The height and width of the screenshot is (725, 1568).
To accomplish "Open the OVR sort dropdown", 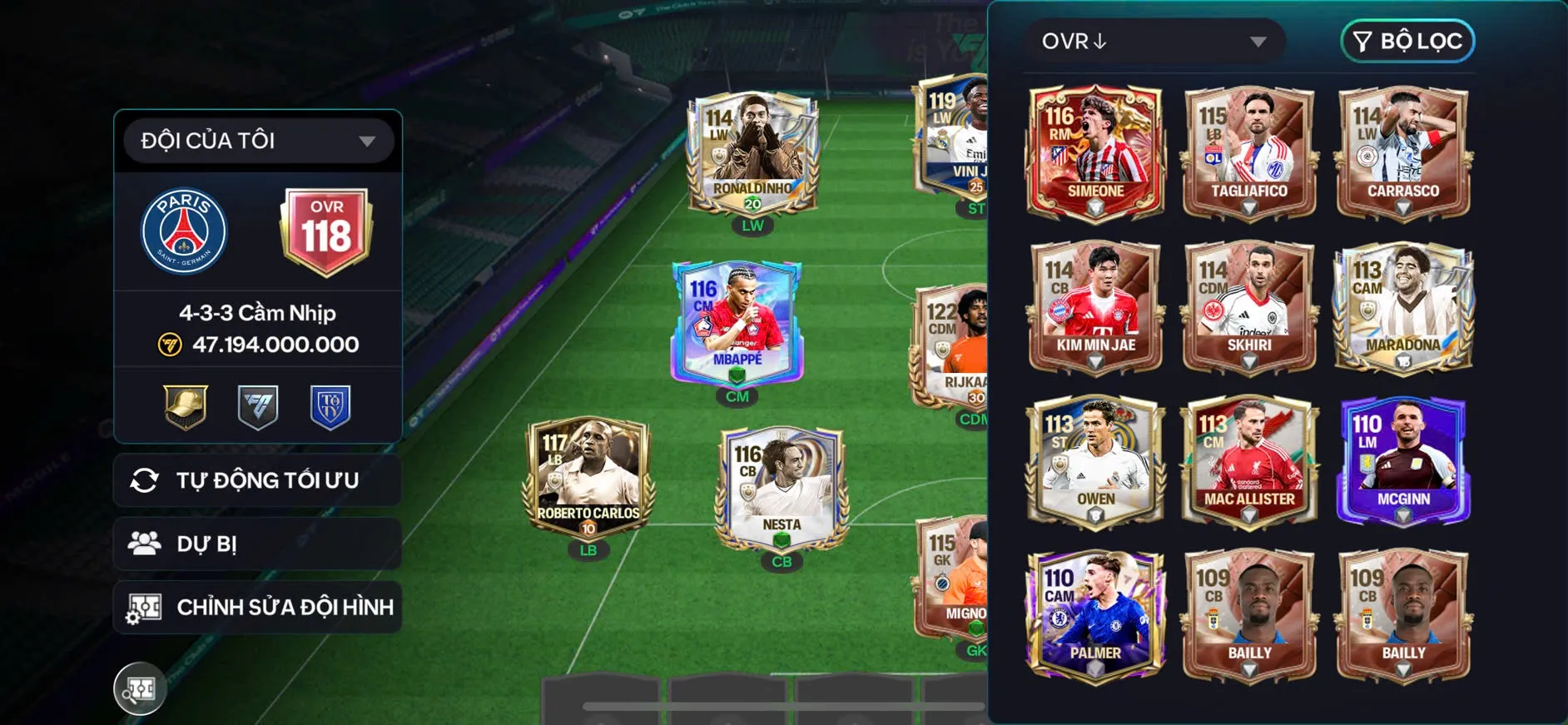I will pos(1154,42).
